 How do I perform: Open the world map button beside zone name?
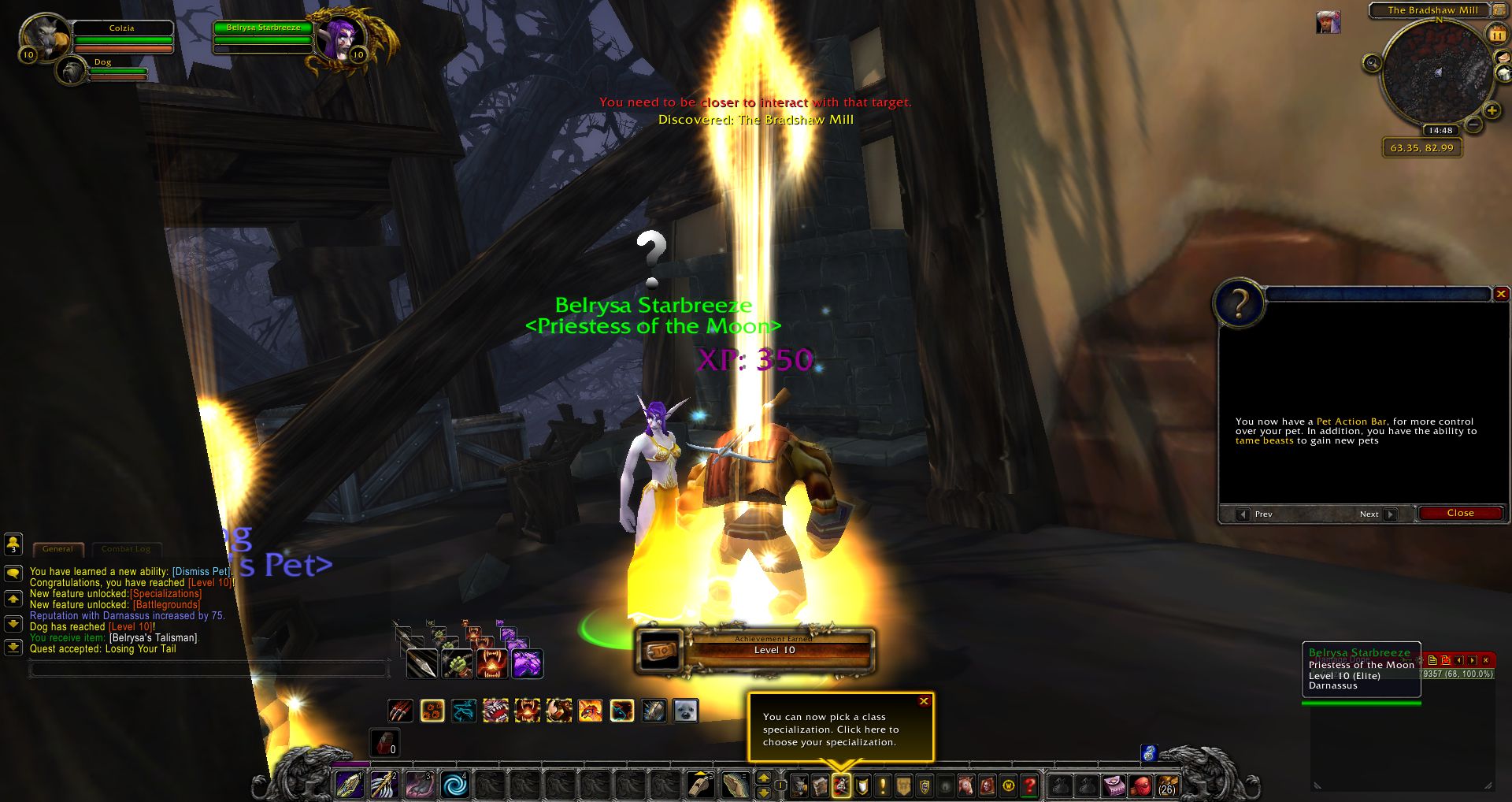coord(1499,10)
